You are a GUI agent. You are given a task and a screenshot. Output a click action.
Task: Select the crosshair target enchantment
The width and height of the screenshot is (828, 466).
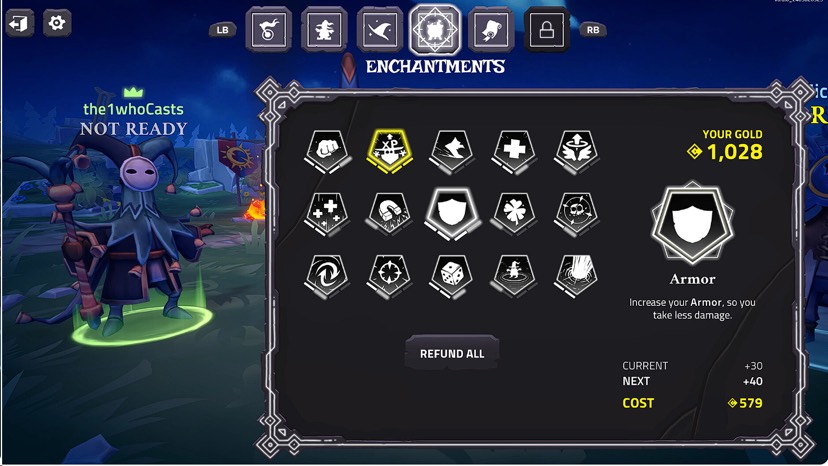coord(387,273)
